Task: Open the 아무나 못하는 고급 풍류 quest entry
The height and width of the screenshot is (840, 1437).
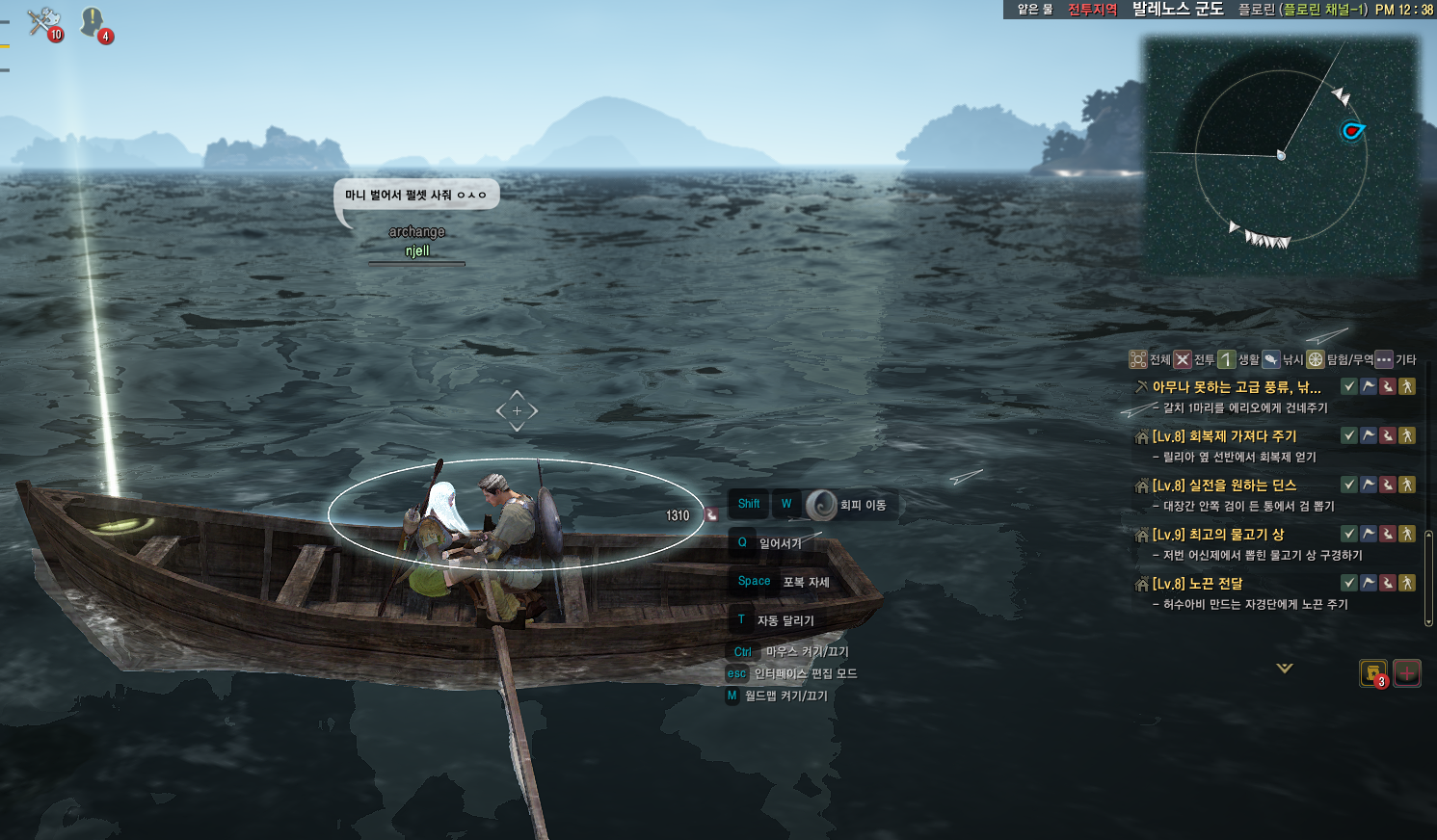Action: 1236,387
